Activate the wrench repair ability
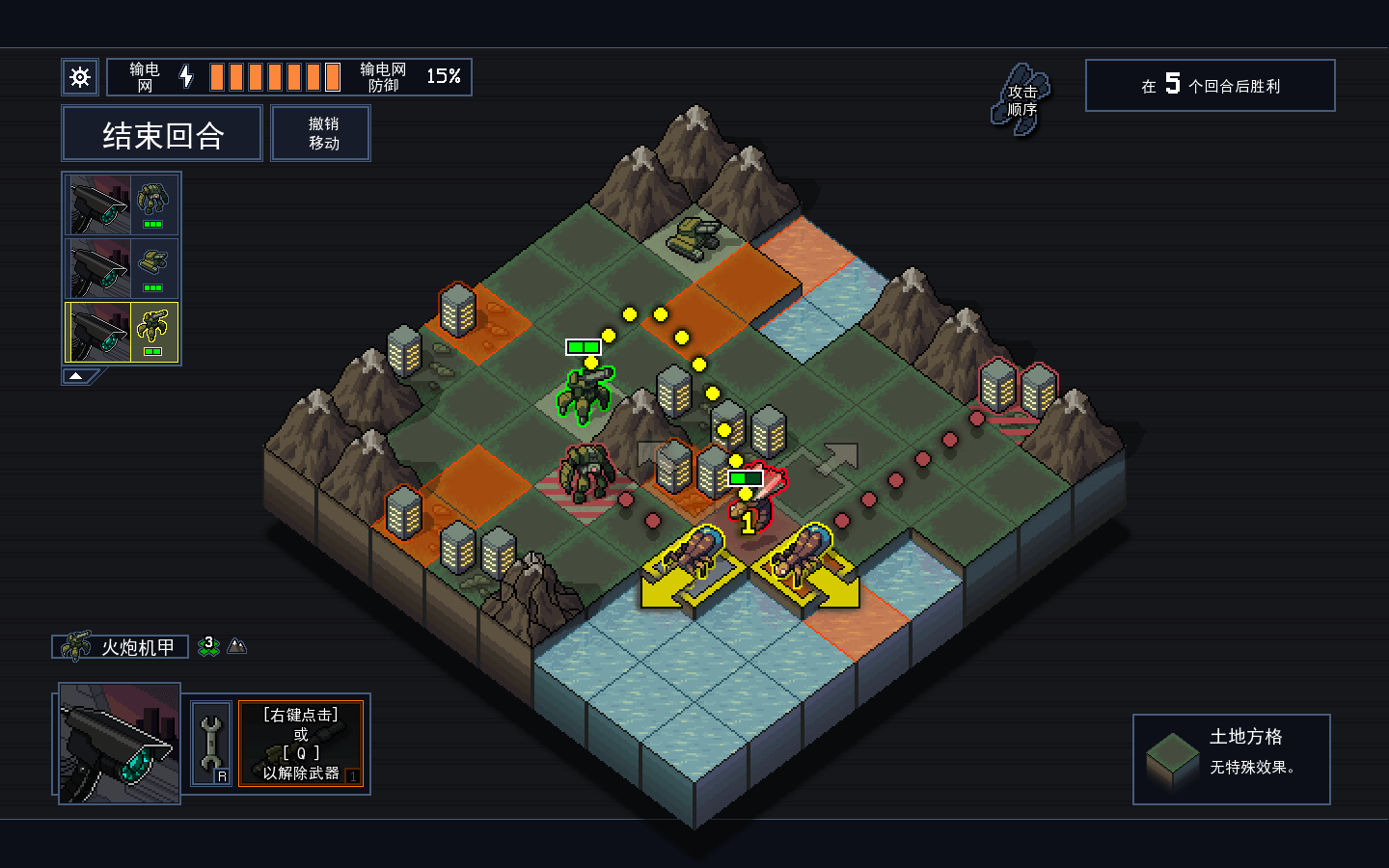This screenshot has width=1389, height=868. [211, 744]
